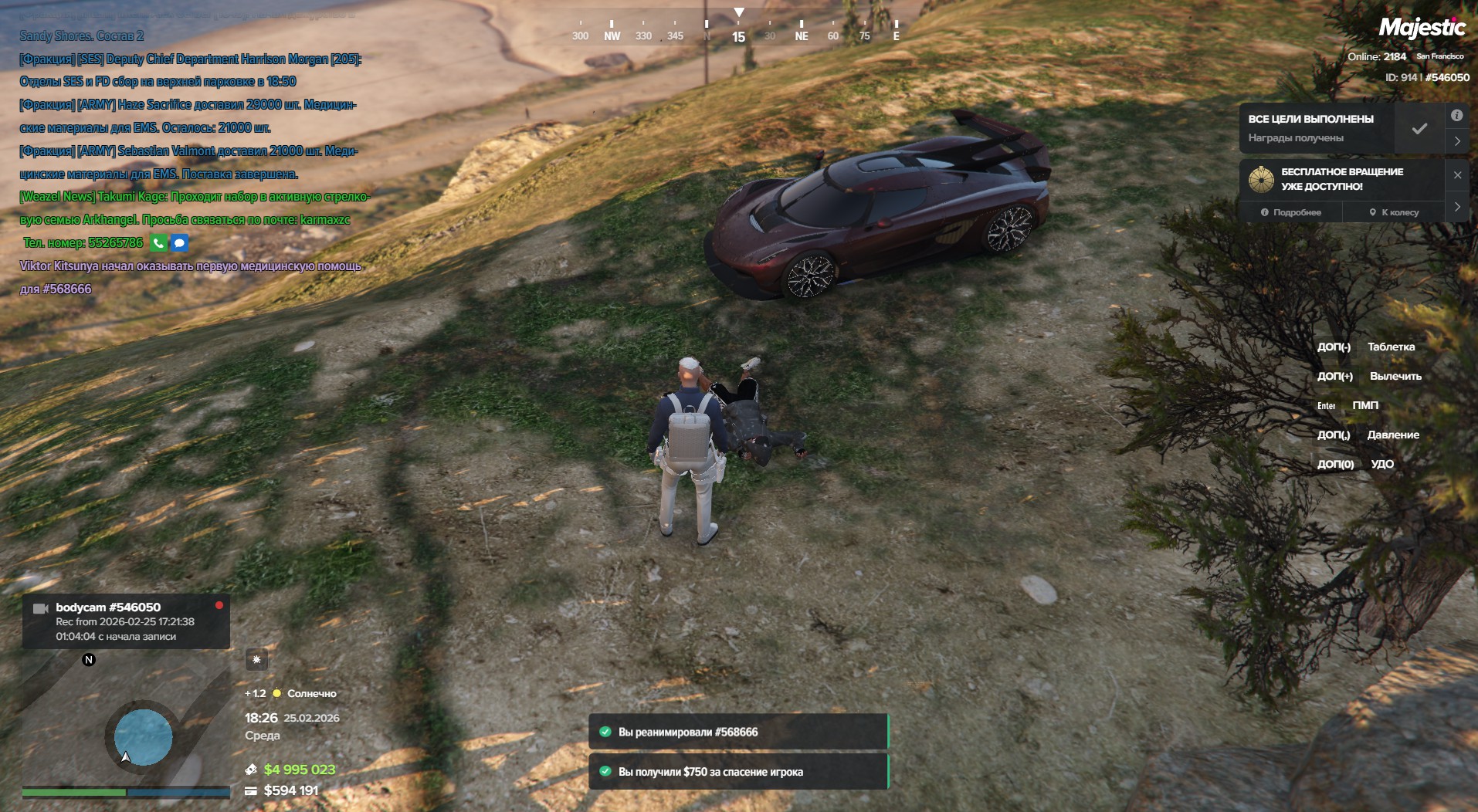Expand the completed objectives panel arrow

1456,141
